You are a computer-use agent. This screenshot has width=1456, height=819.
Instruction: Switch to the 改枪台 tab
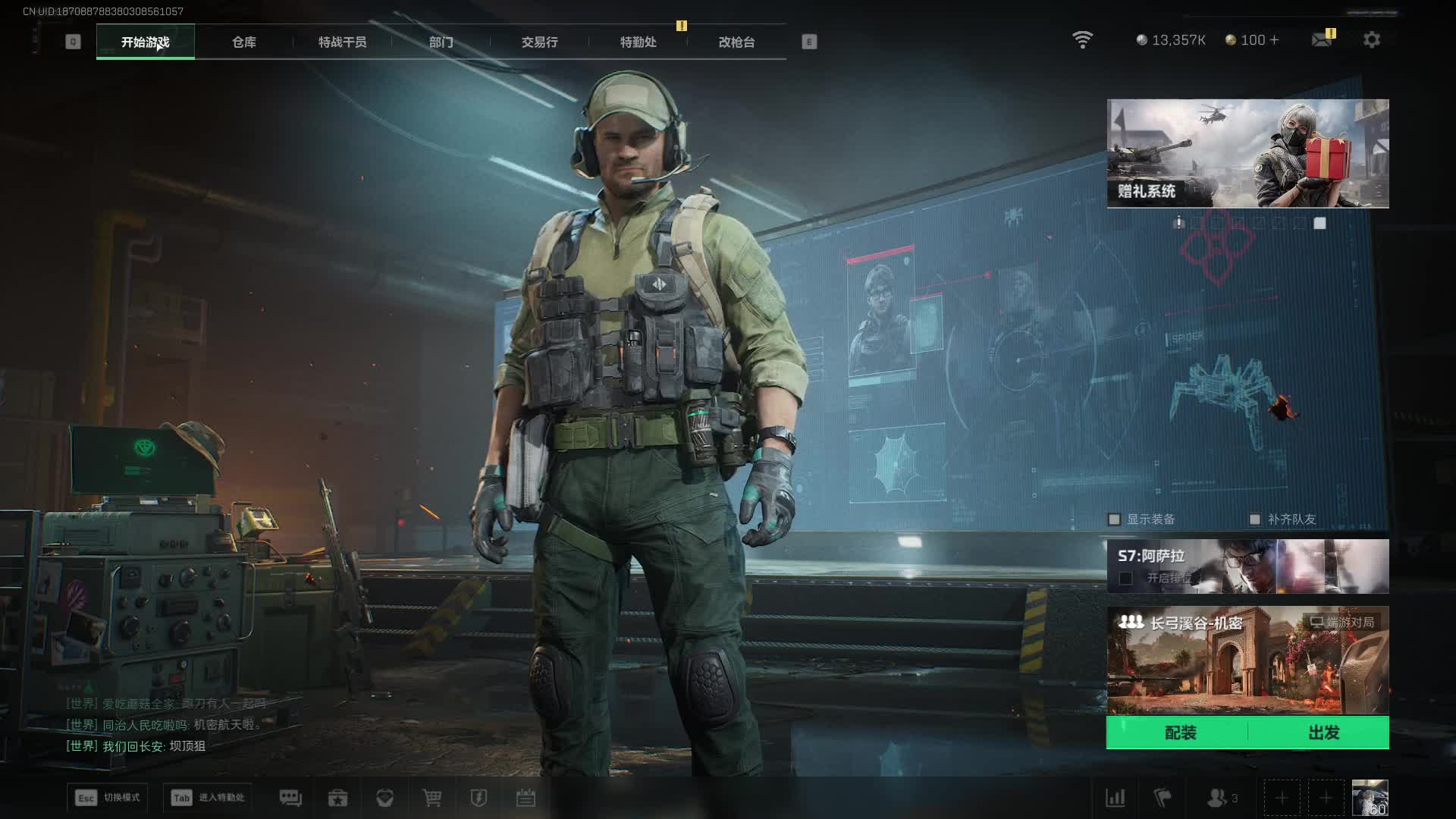tap(736, 42)
